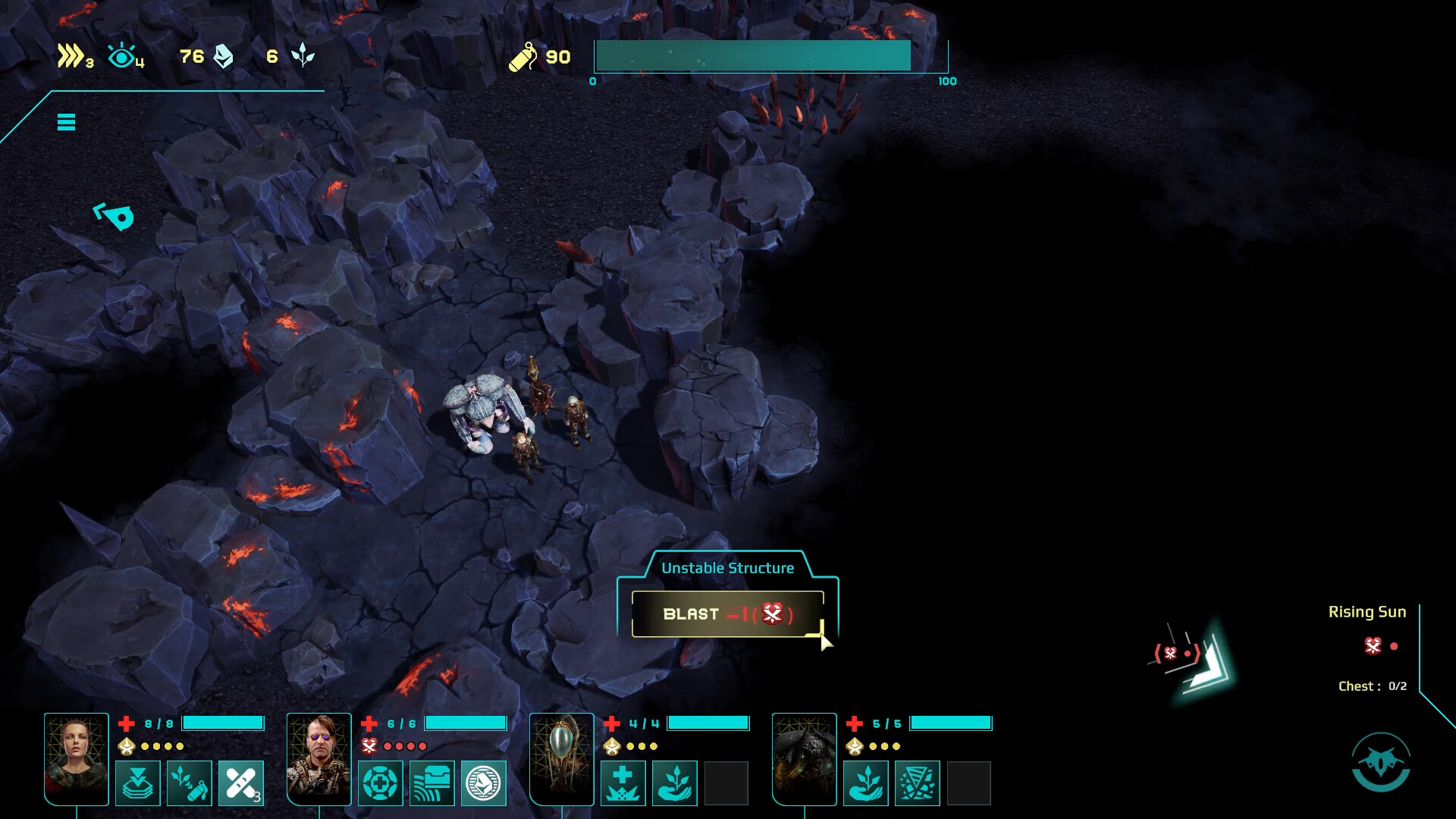Select the shattered shard ability icon

point(917,783)
